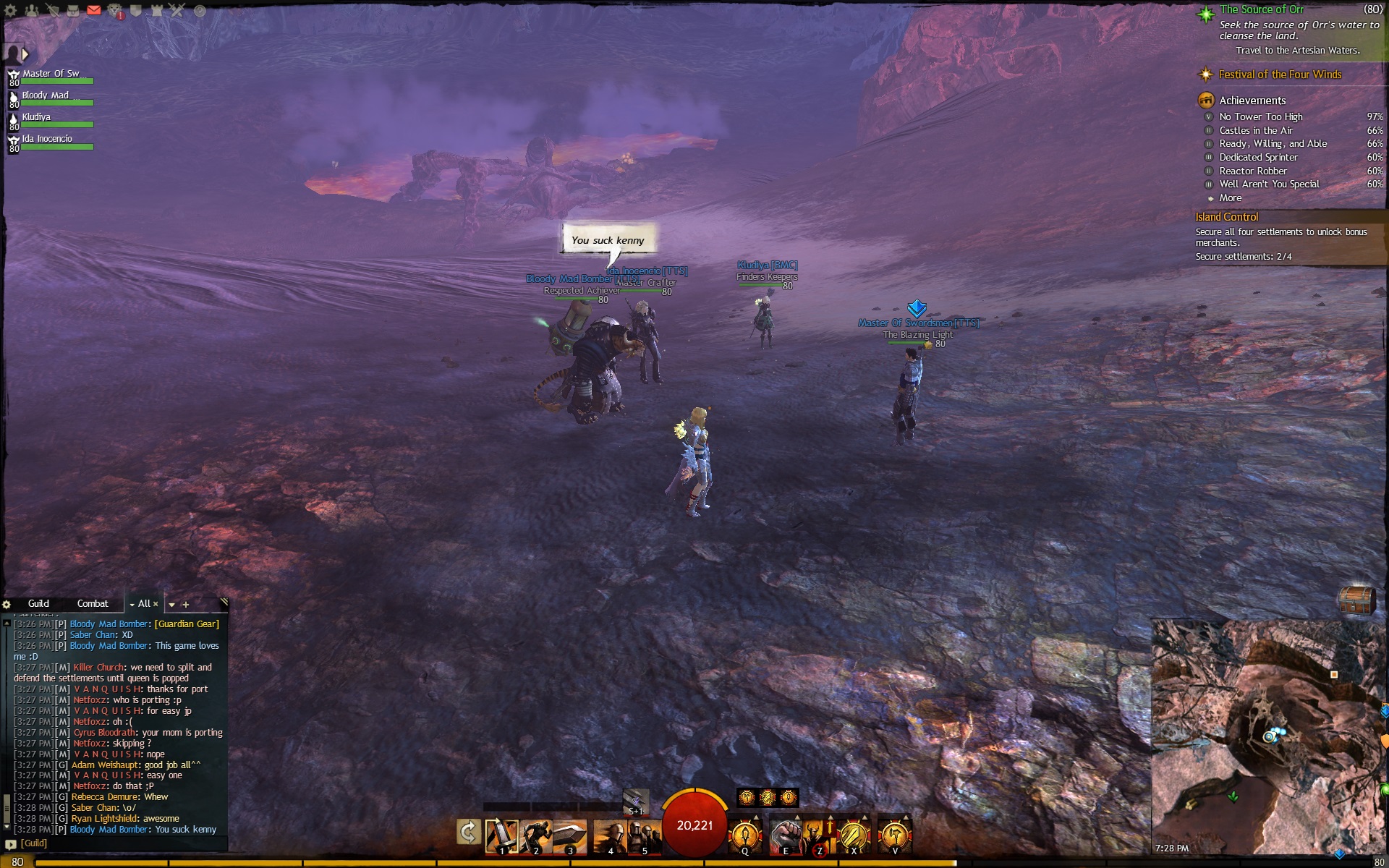Add a new chat tab with plus
The height and width of the screenshot is (868, 1389).
pyautogui.click(x=186, y=604)
